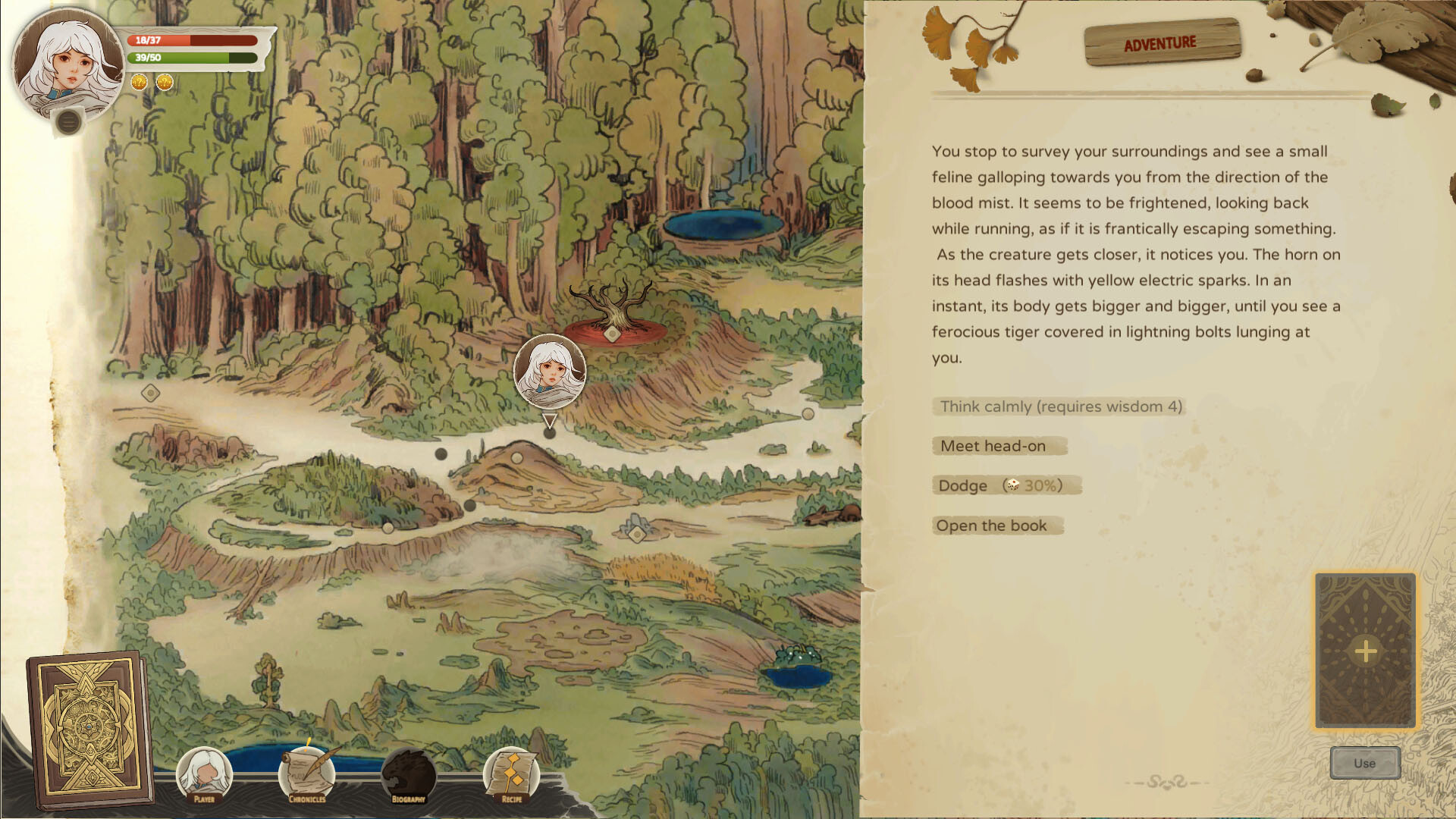Select the character portrait avatar
1456x819 pixels.
(x=67, y=61)
